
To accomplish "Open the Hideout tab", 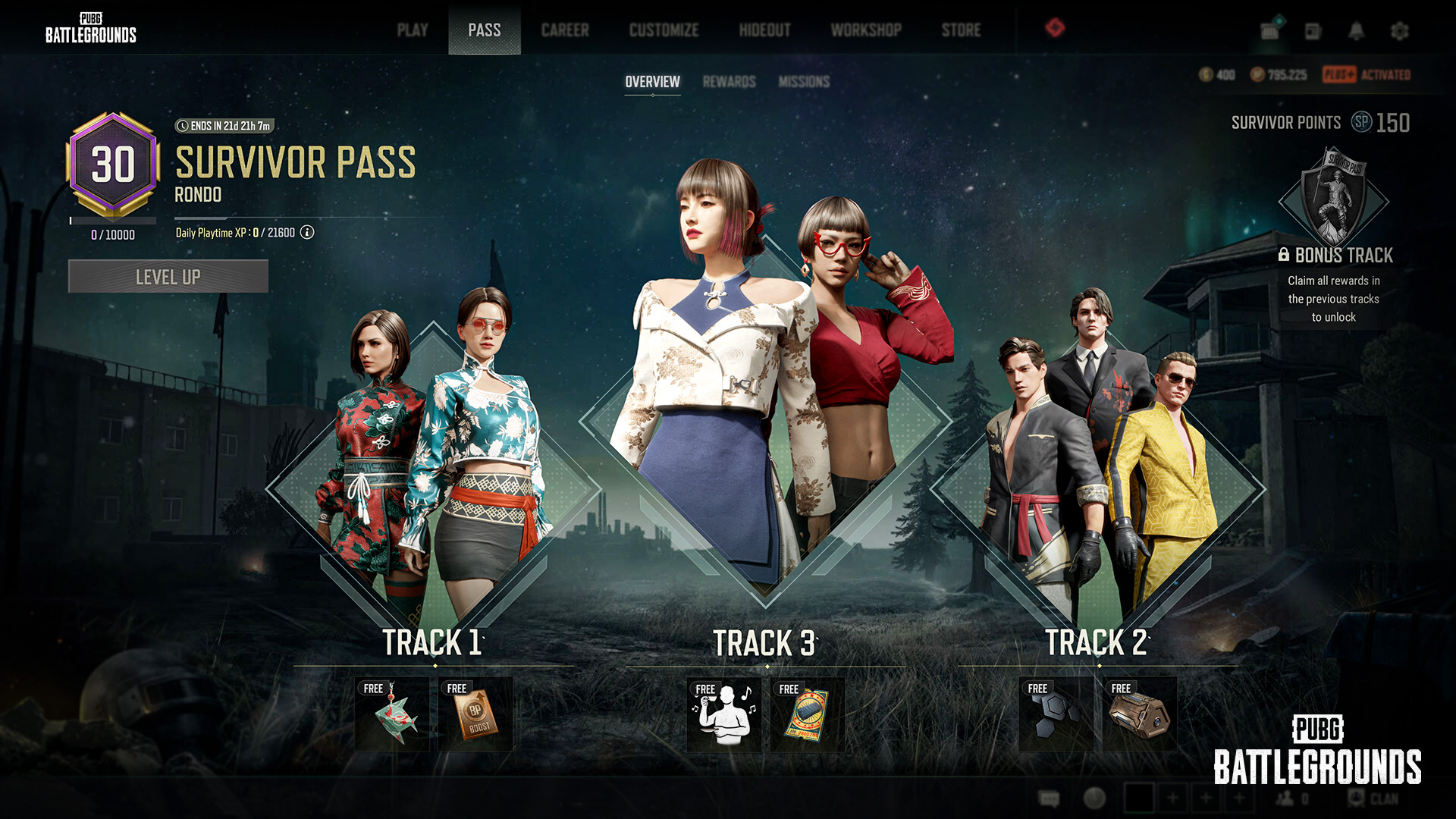I will click(x=764, y=30).
